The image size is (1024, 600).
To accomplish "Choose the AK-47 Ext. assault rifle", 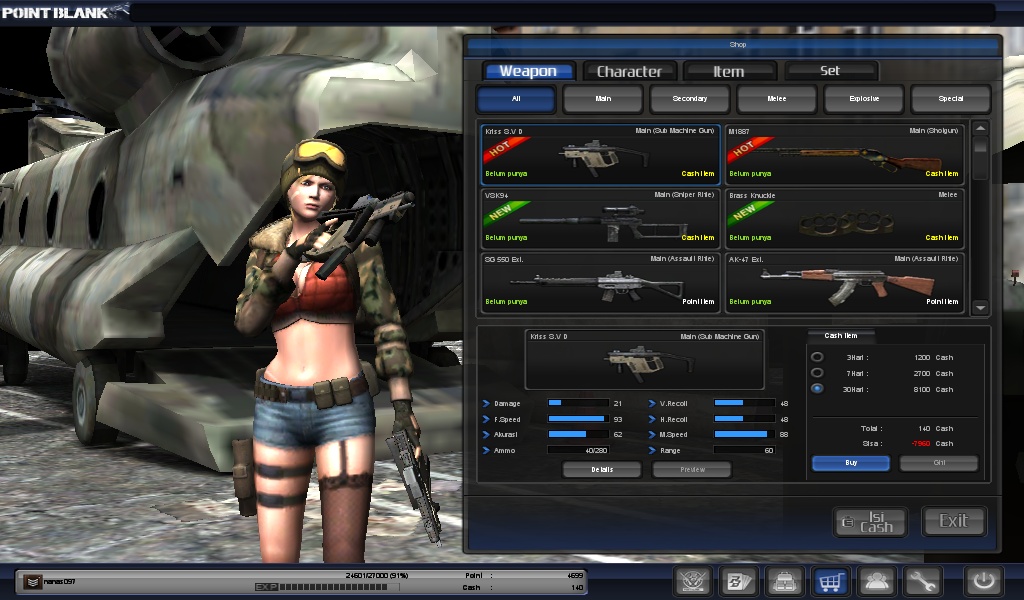I will [844, 282].
